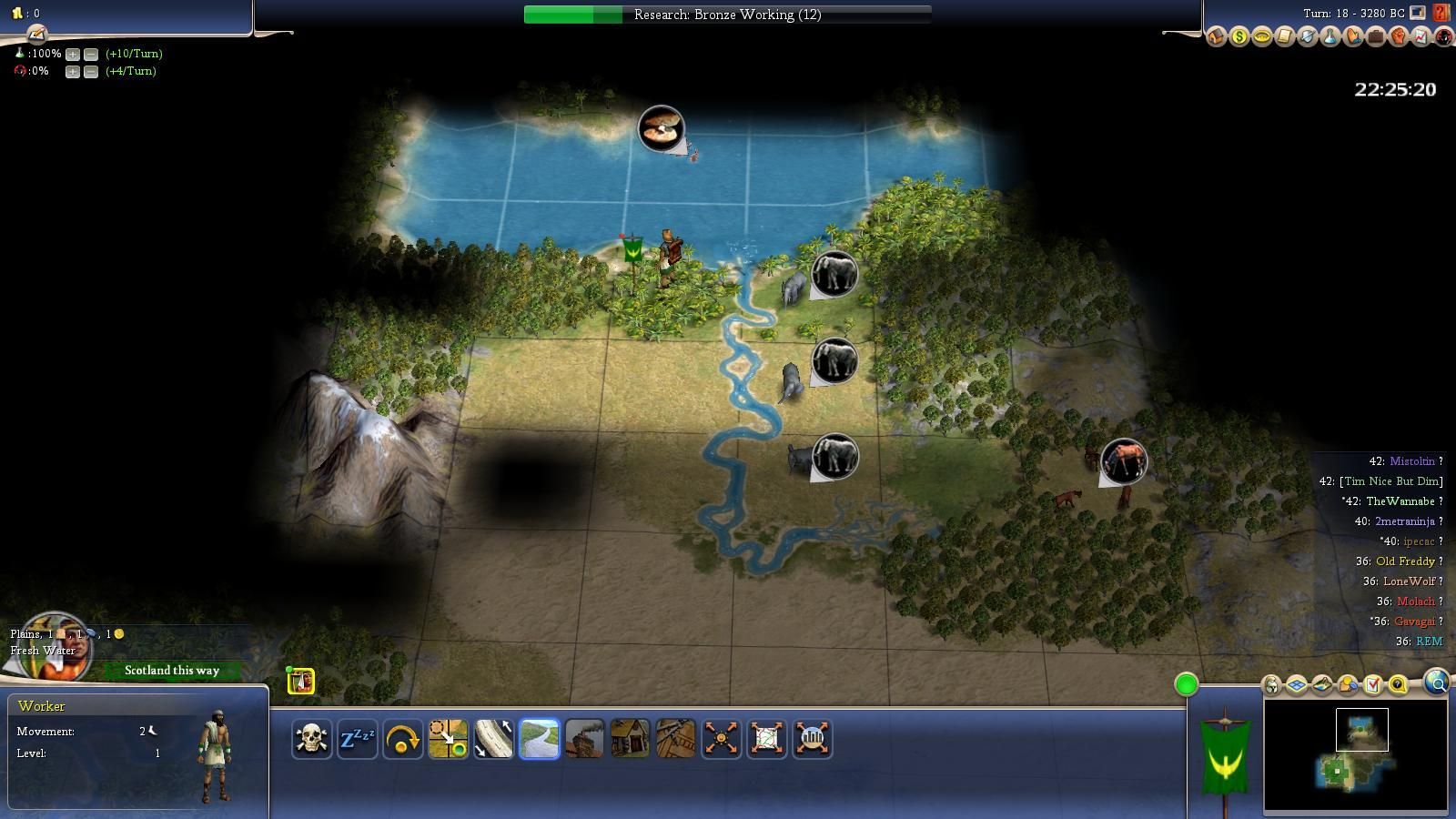Choose the smoking chimney workshop build action

(x=584, y=738)
